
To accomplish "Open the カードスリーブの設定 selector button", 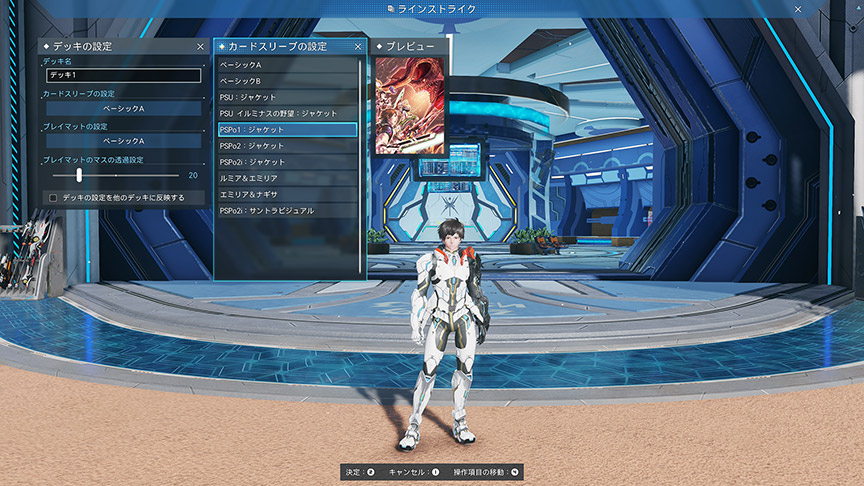I will click(x=124, y=108).
